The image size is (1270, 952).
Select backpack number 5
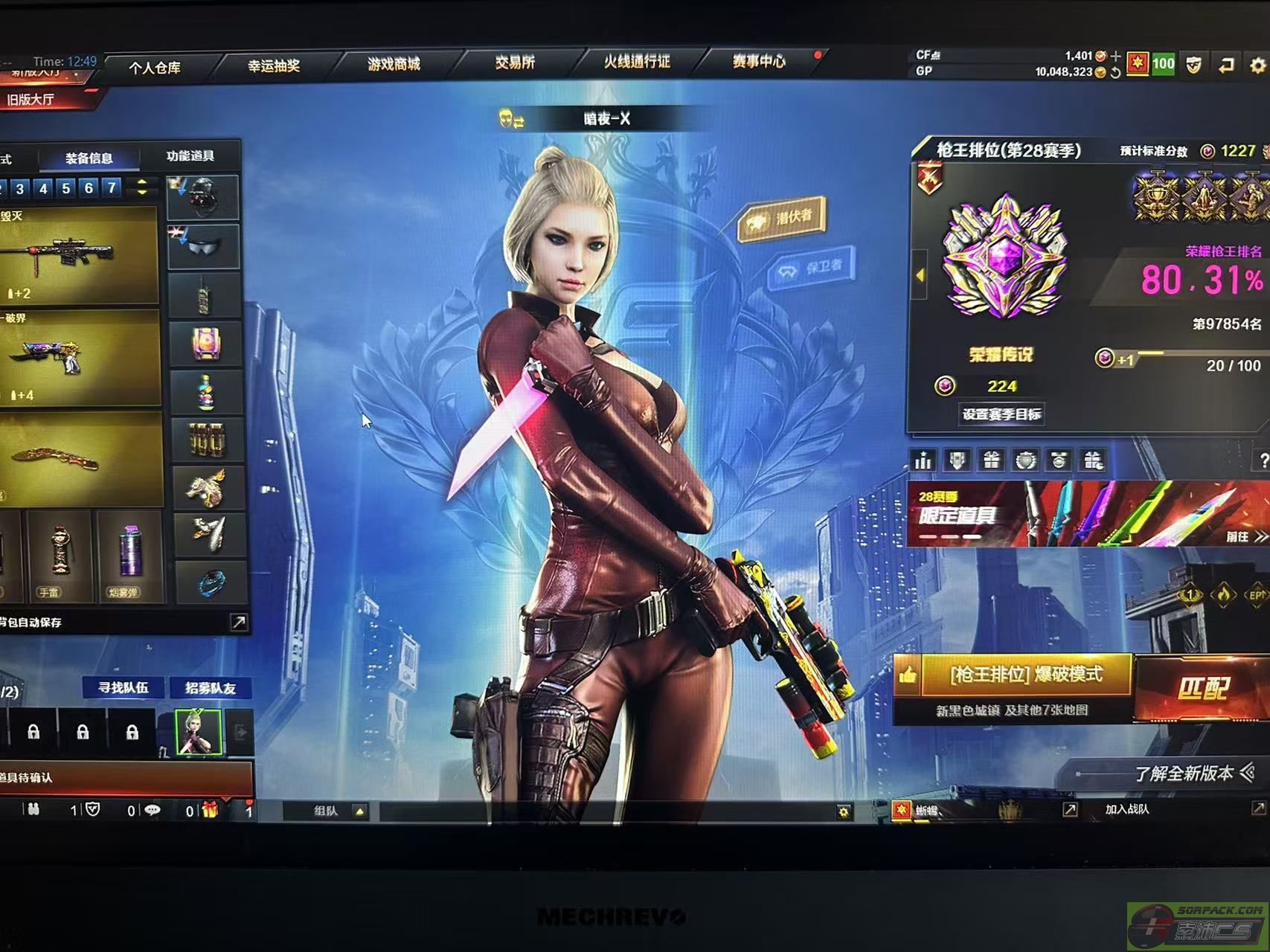(66, 188)
